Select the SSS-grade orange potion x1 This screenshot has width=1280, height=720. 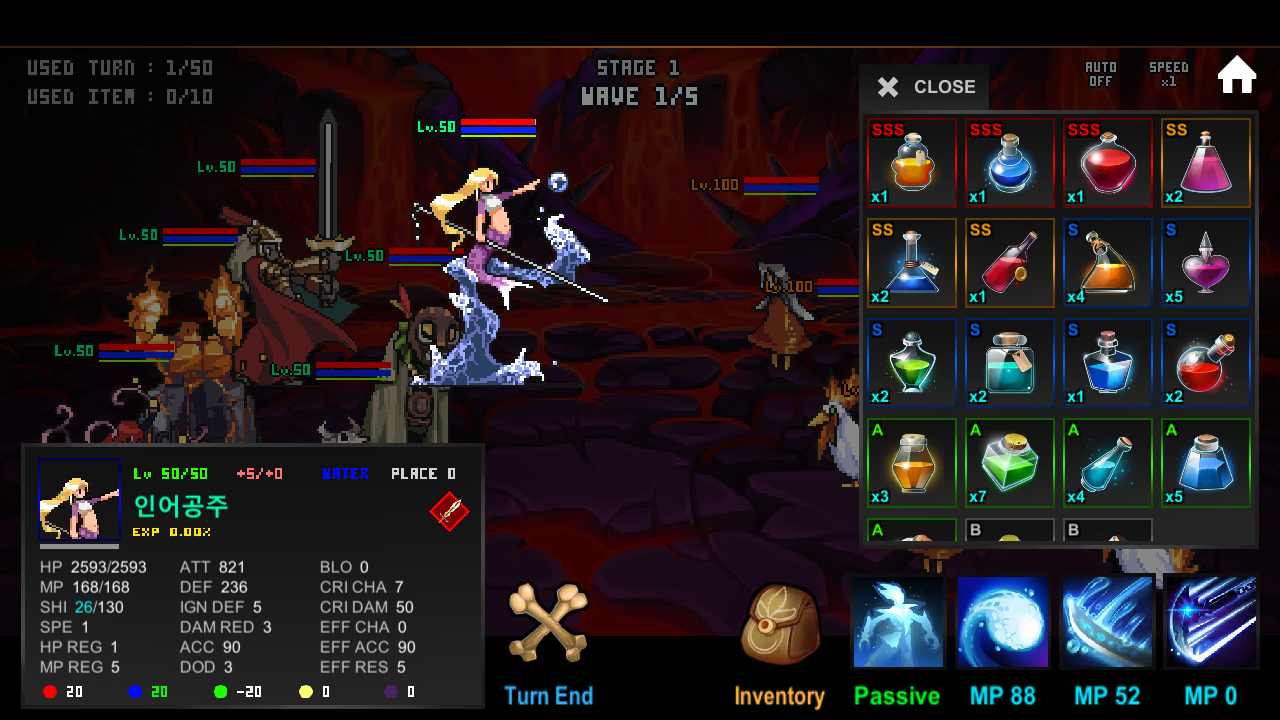tap(911, 162)
